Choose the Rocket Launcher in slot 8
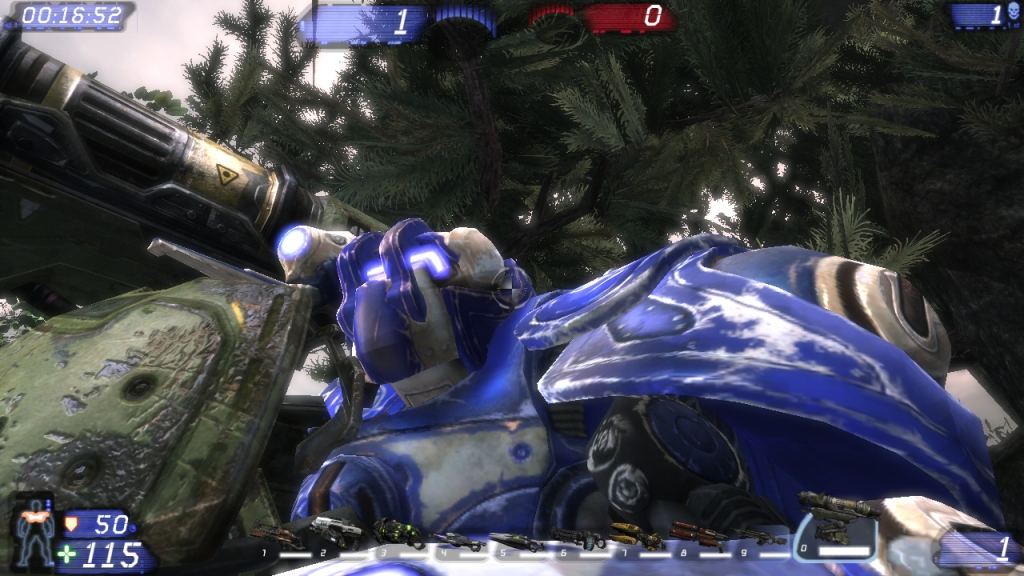The height and width of the screenshot is (576, 1024). point(697,535)
